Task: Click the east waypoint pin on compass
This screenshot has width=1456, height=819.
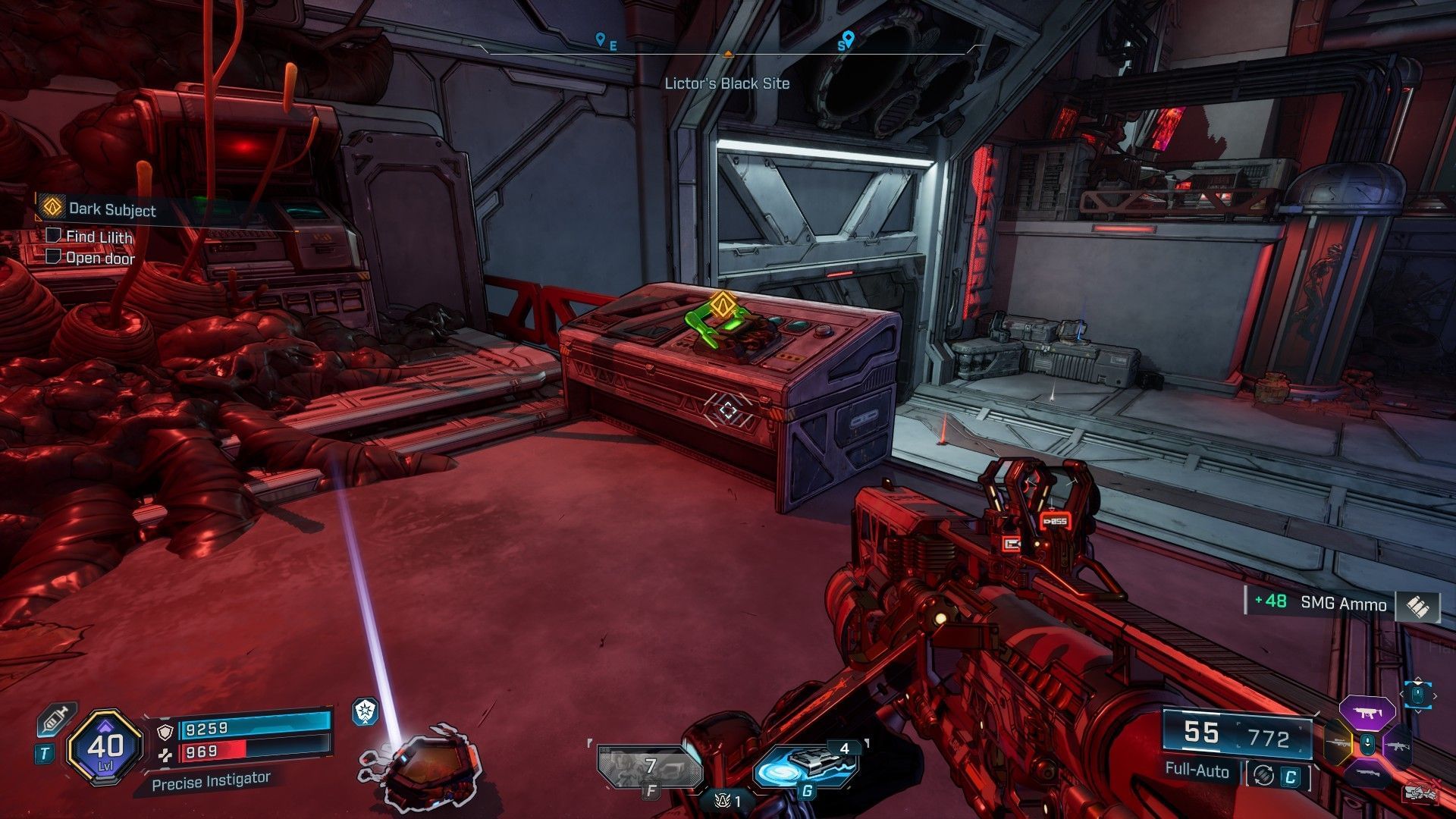Action: (601, 39)
